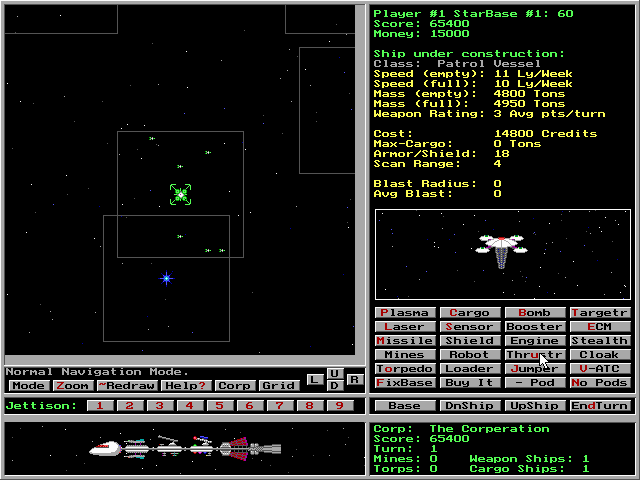Click the DnShip button
This screenshot has width=640, height=480.
point(469,406)
